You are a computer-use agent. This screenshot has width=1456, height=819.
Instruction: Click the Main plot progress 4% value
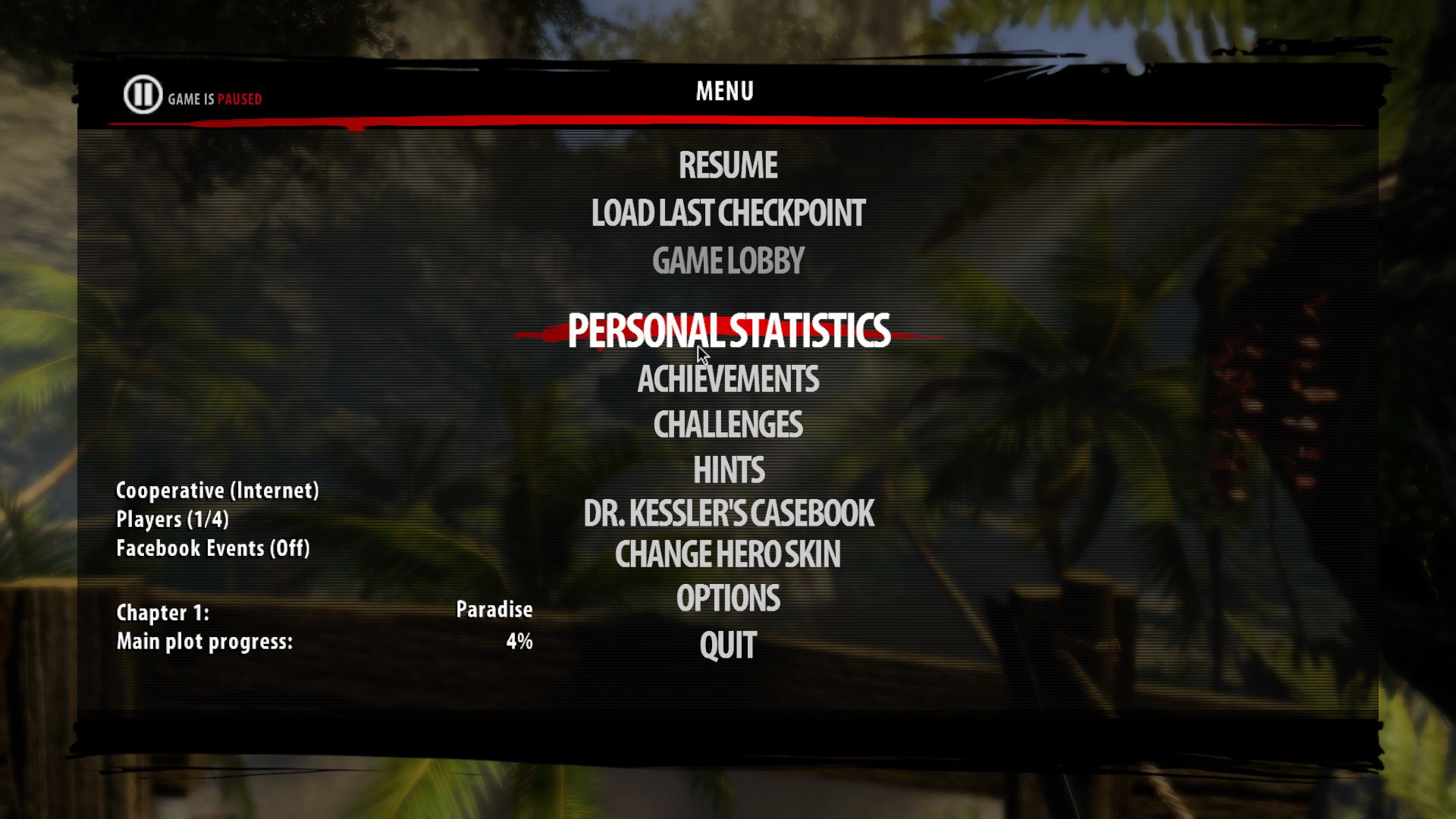[519, 641]
